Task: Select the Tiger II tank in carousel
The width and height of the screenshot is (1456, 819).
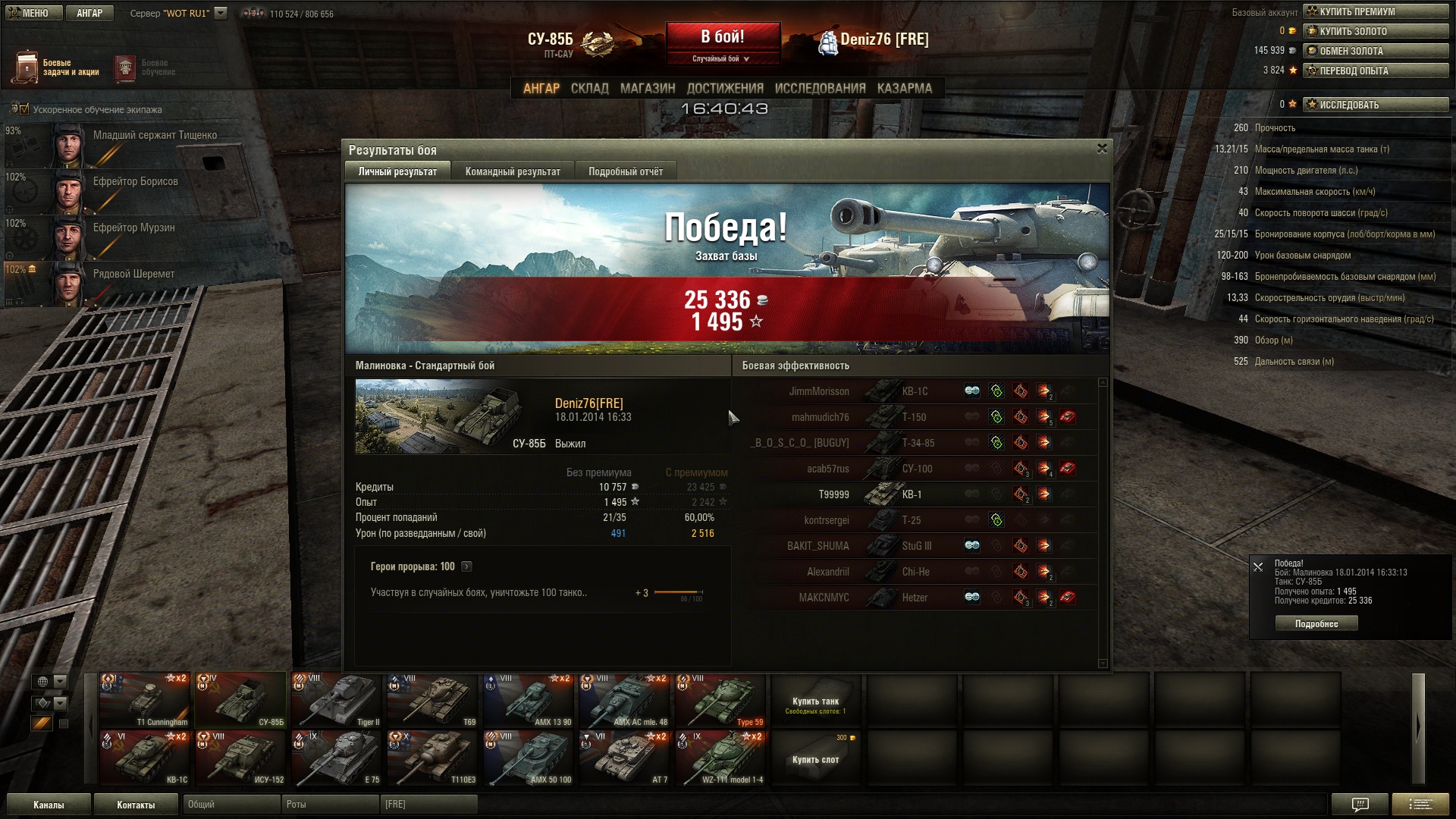Action: (x=336, y=701)
